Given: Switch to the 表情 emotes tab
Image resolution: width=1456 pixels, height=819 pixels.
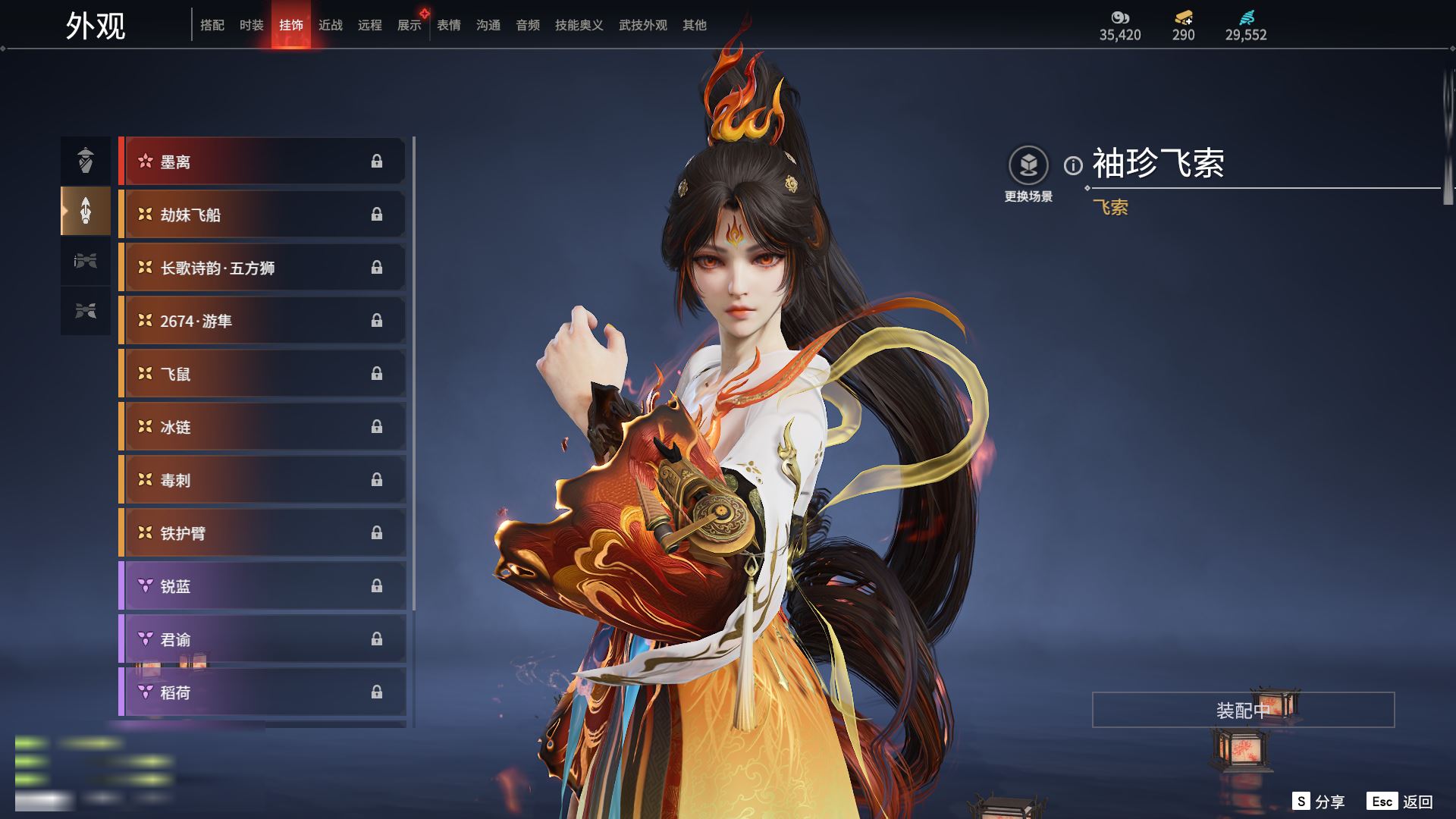Looking at the screenshot, I should pyautogui.click(x=449, y=25).
